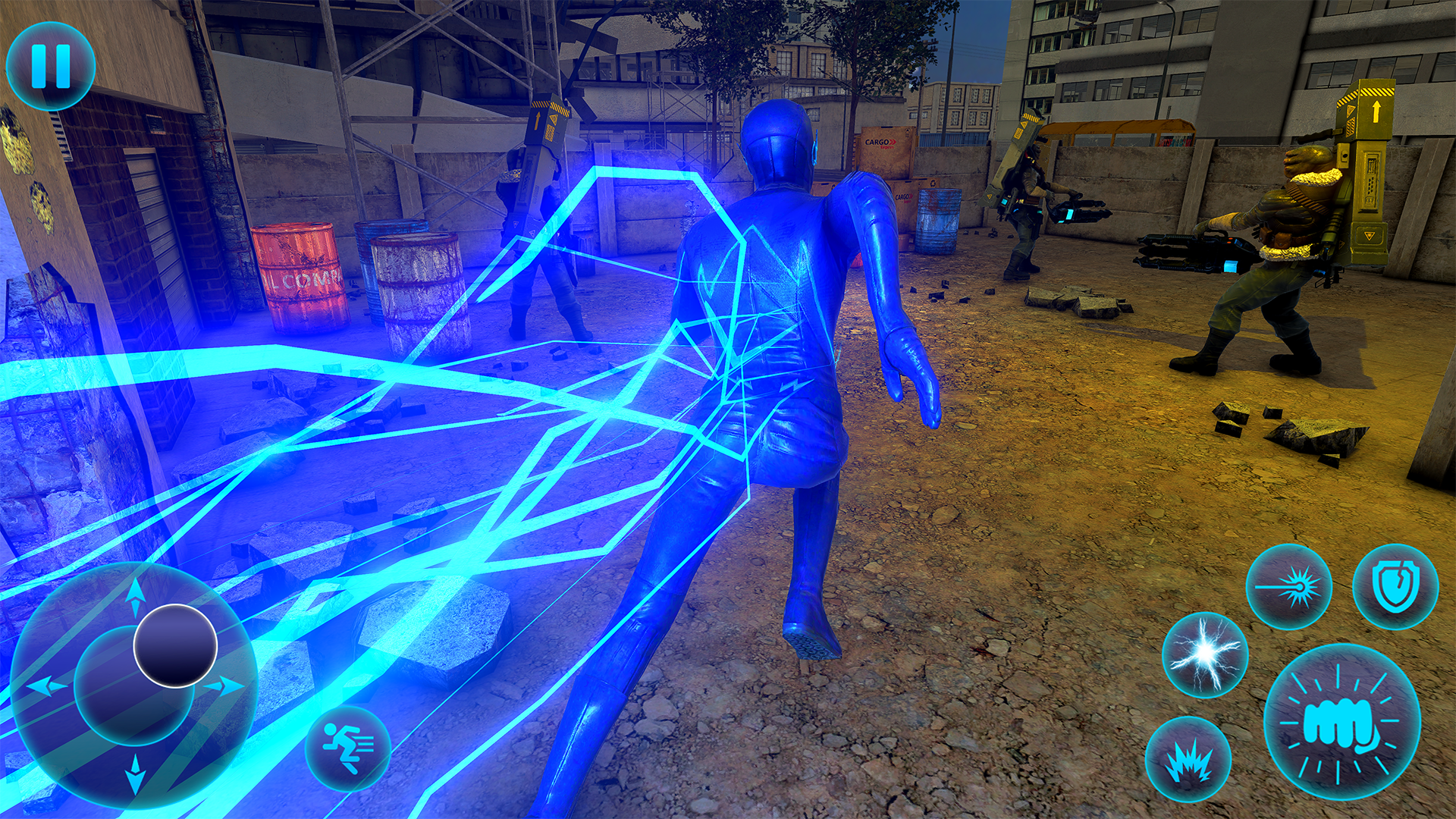Tap the left arrow on the joystick
Screen dimensions: 1456x819
(x=48, y=686)
